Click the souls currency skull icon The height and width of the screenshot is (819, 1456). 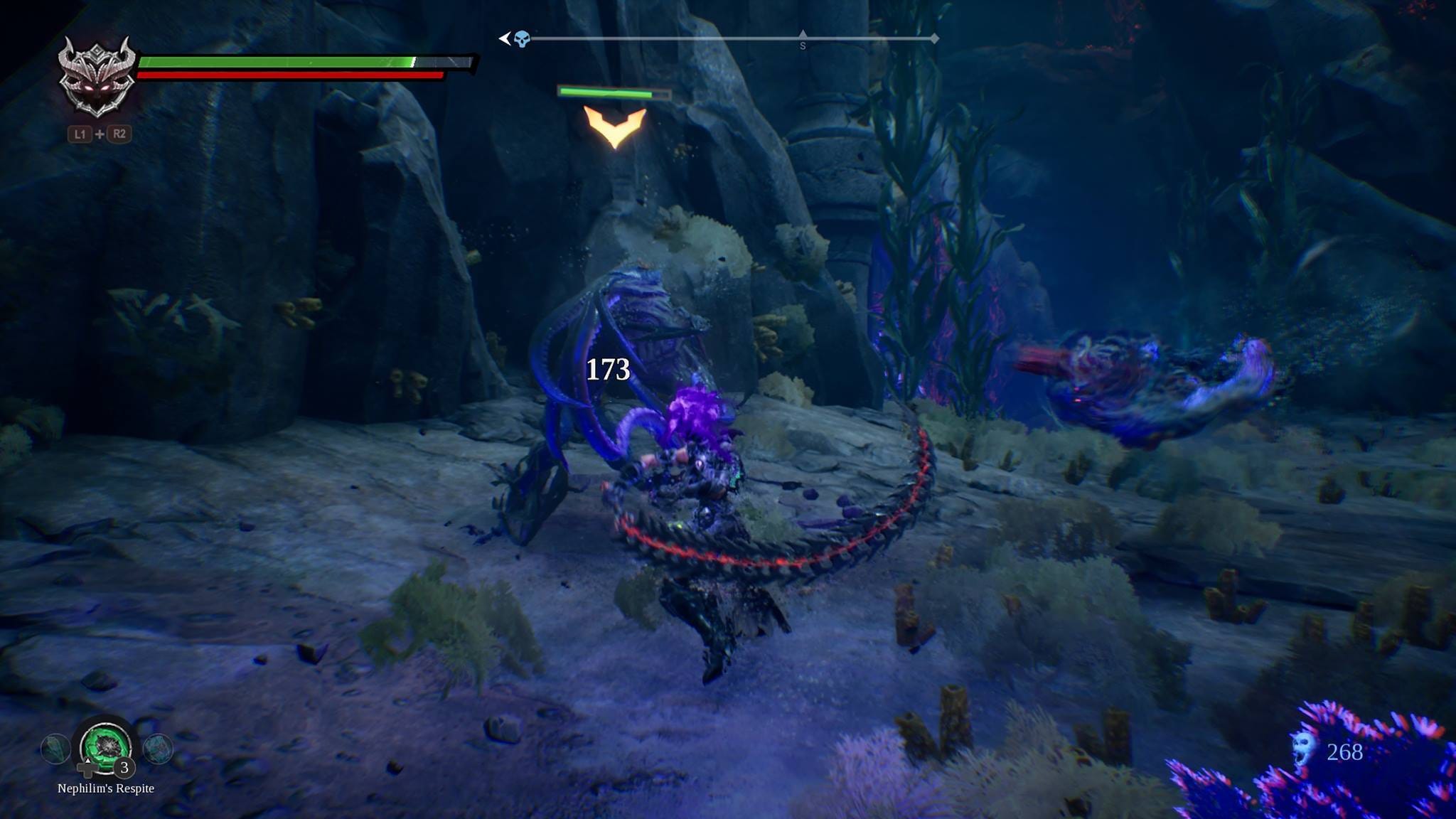click(x=1302, y=750)
